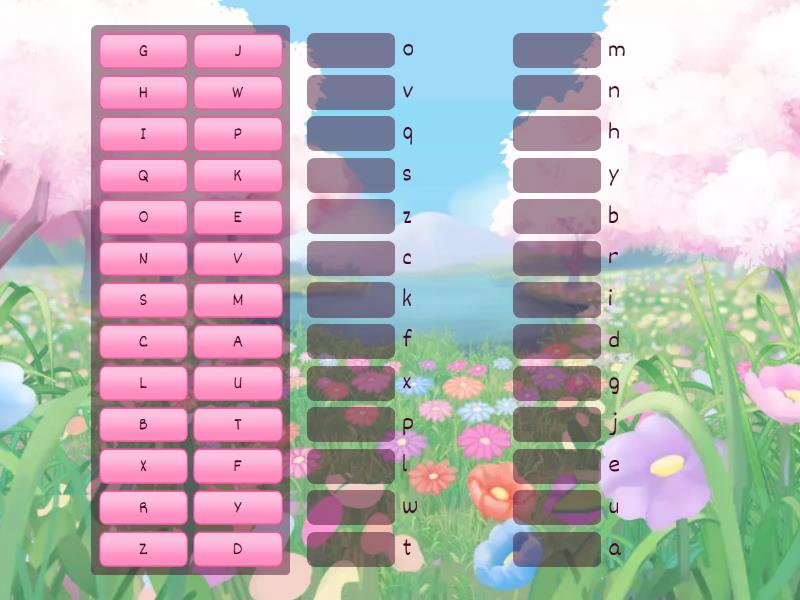The width and height of the screenshot is (800, 600).
Task: Choose the uppercase F tile
Action: 238,466
